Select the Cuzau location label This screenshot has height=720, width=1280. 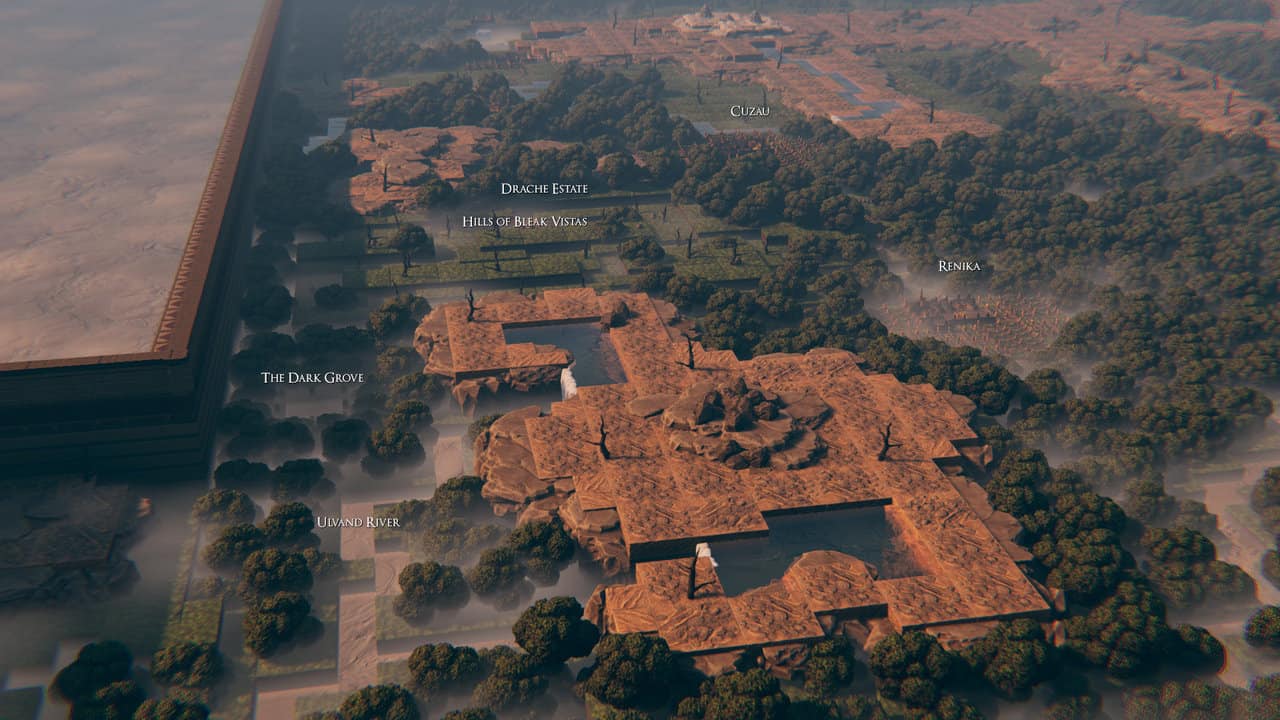[749, 111]
